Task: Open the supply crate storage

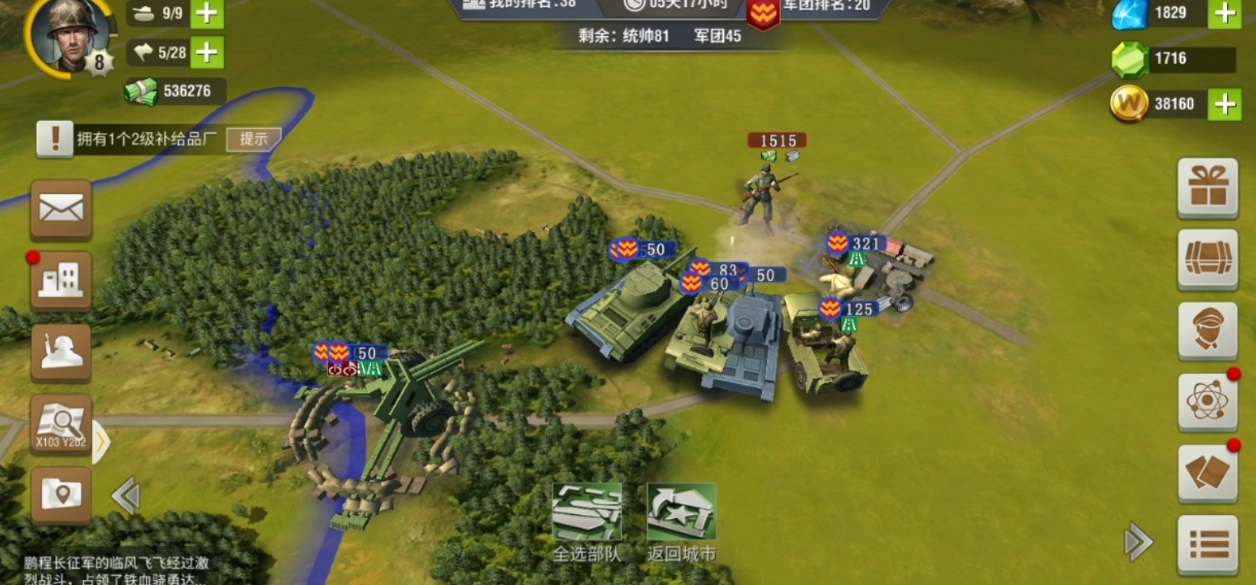Action: pos(1207,259)
